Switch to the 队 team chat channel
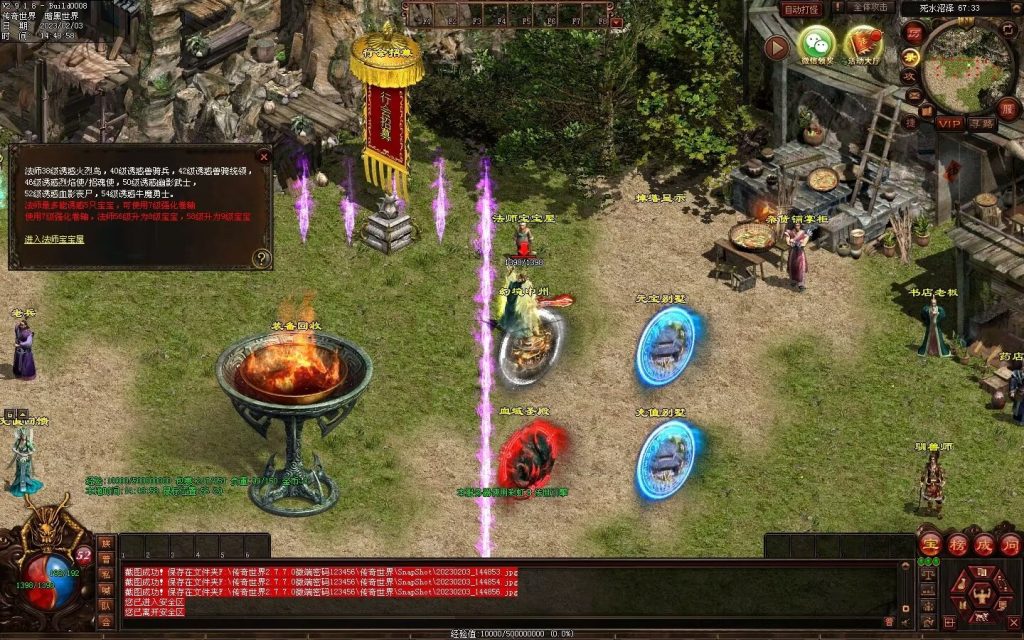This screenshot has width=1024, height=640. point(105,604)
